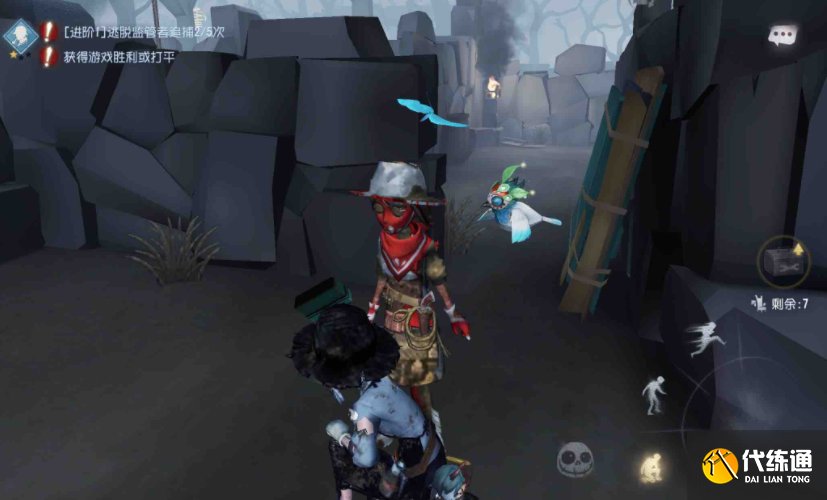
Task: Select the win-or-draw deduction objective
Action: click(116, 57)
